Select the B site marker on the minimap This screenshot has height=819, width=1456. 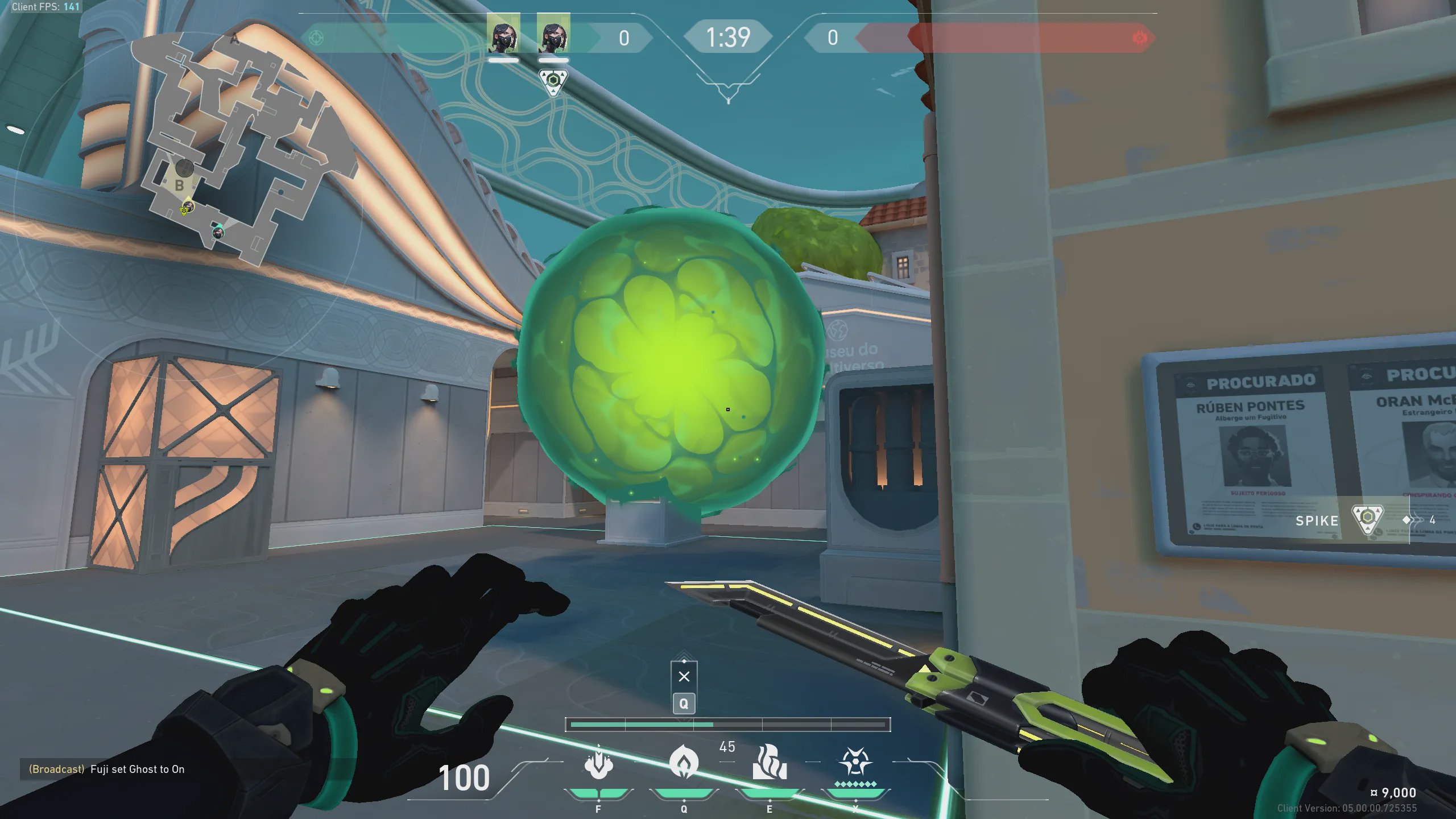click(x=179, y=185)
